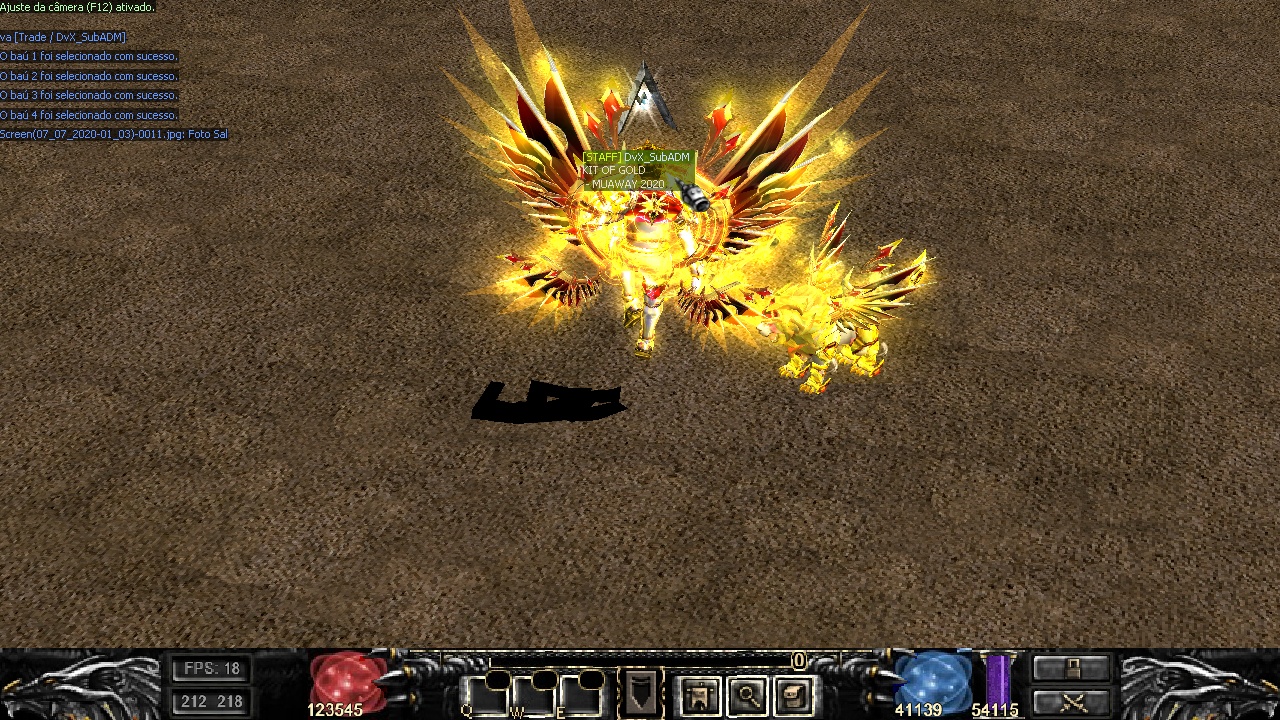Click the button above the crossed swords
The image size is (1280, 720).
(1071, 668)
